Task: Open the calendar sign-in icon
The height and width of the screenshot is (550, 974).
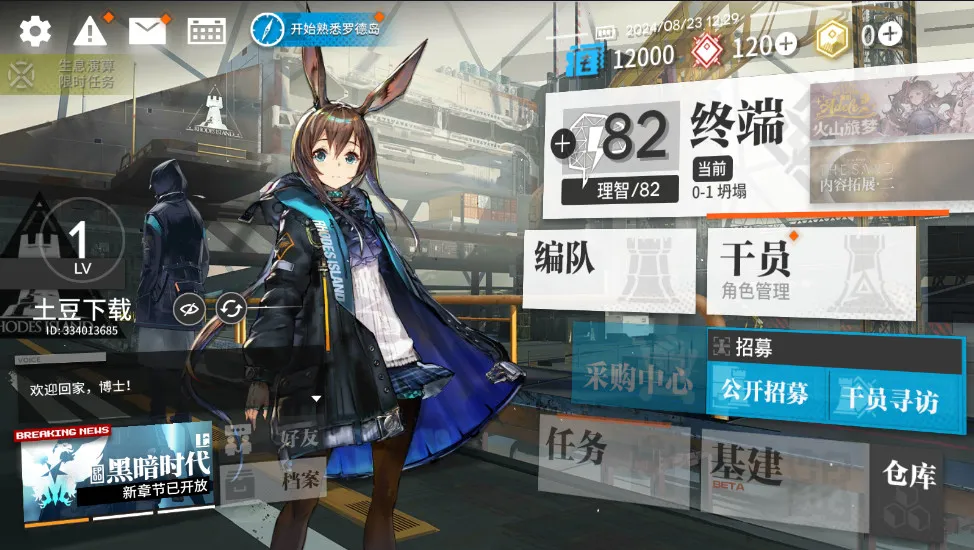Action: tap(206, 31)
